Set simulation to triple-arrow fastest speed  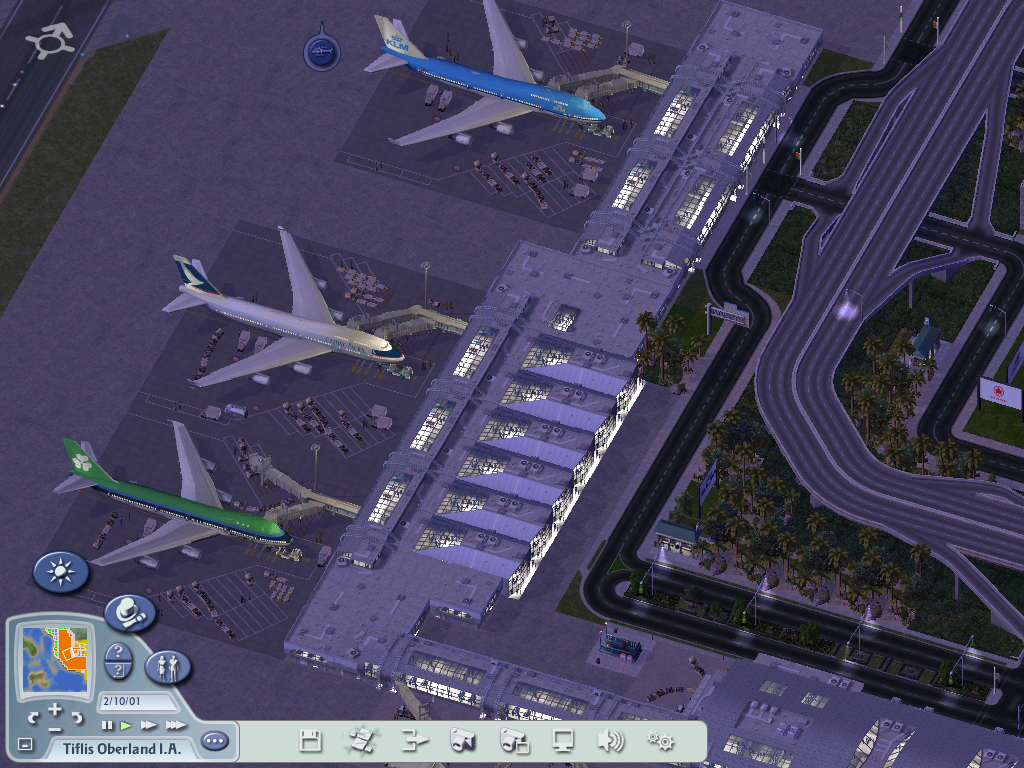coord(175,725)
